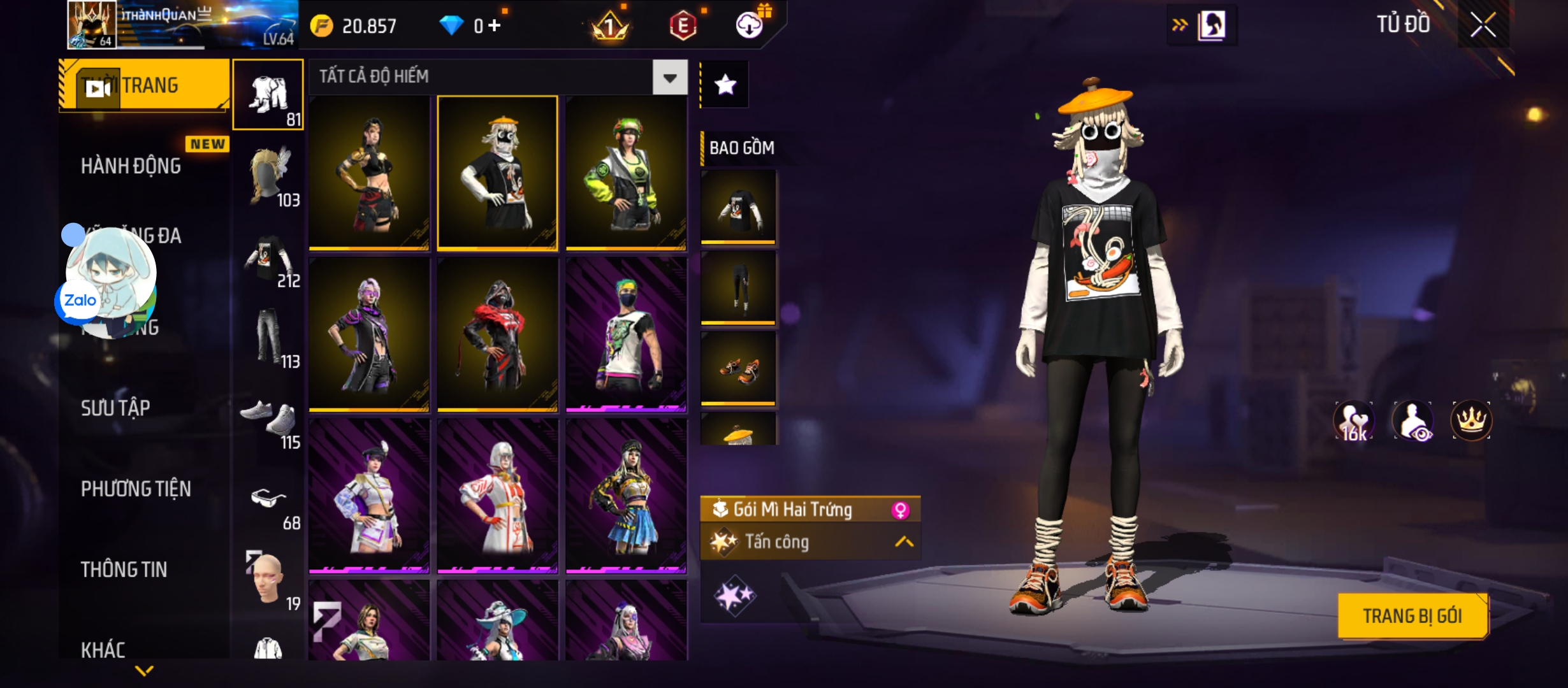Image resolution: width=1568 pixels, height=688 pixels.
Task: Equip the bundle with Trang Bị Gói
Action: point(1412,616)
